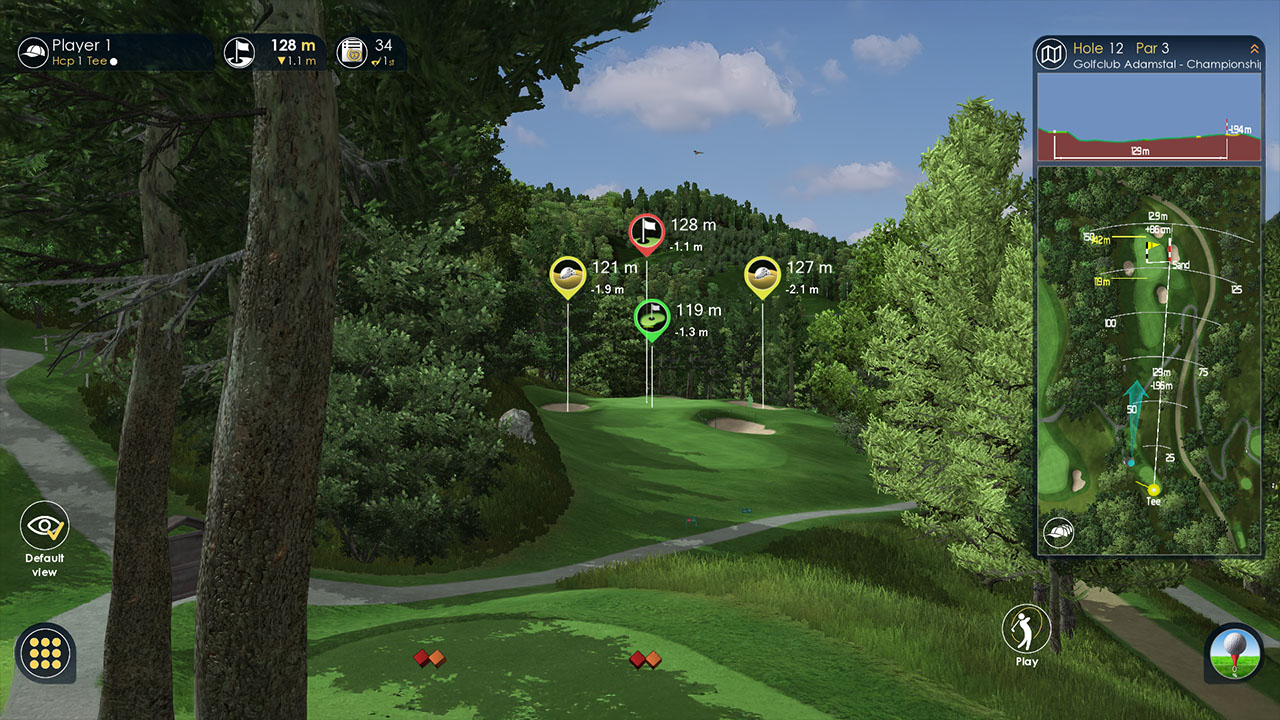This screenshot has height=720, width=1280.
Task: Collapse the hole info panel with the arrows
Action: [1253, 49]
